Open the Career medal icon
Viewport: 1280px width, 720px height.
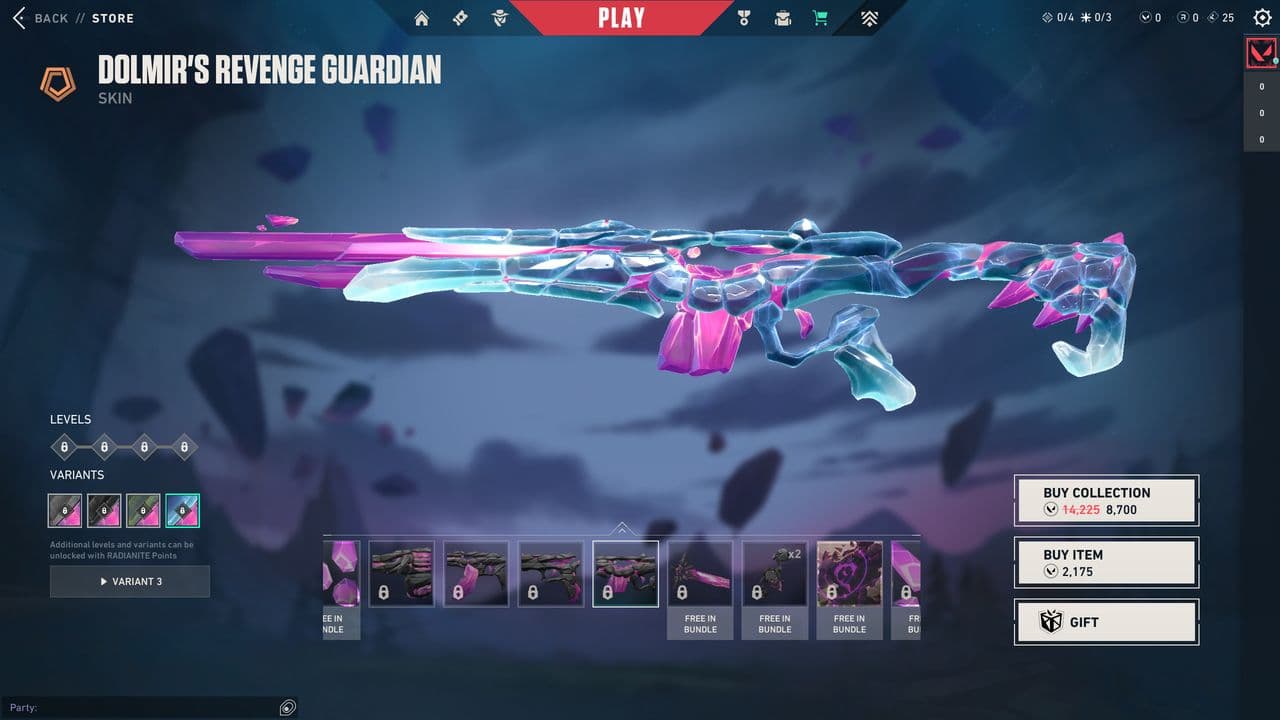coord(743,18)
